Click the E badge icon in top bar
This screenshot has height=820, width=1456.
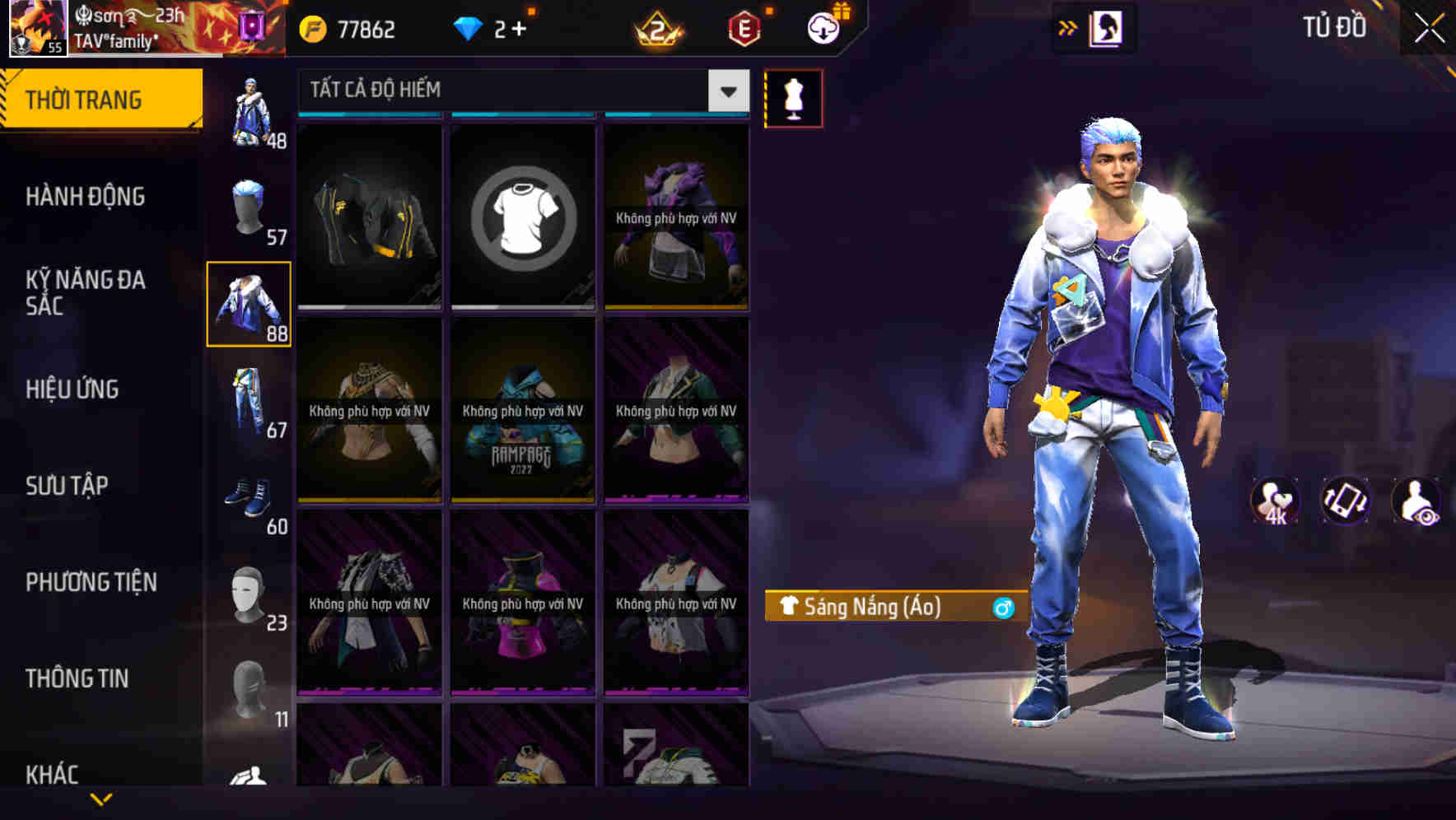pos(740,28)
